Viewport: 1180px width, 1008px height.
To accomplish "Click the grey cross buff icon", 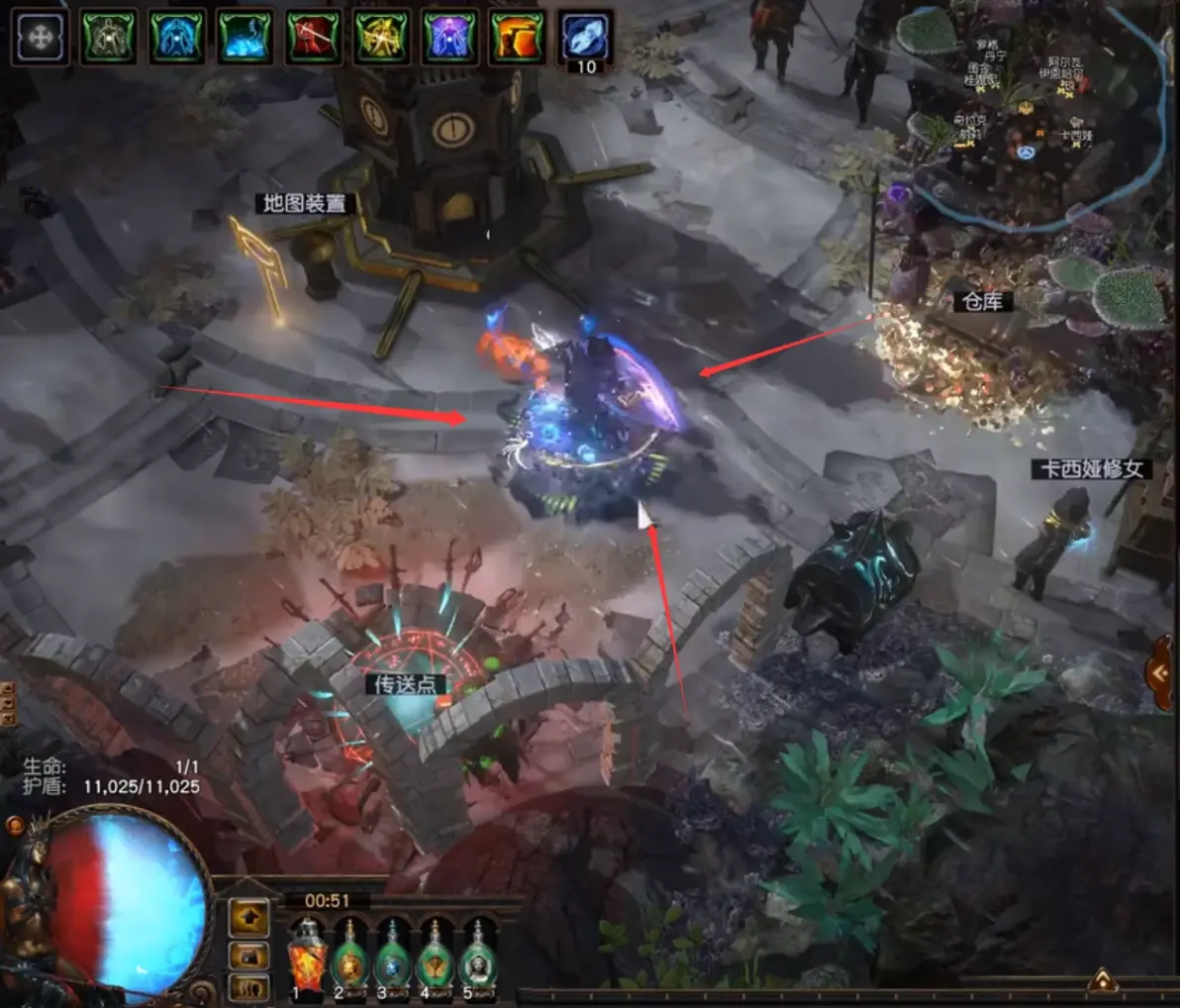I will (x=42, y=39).
